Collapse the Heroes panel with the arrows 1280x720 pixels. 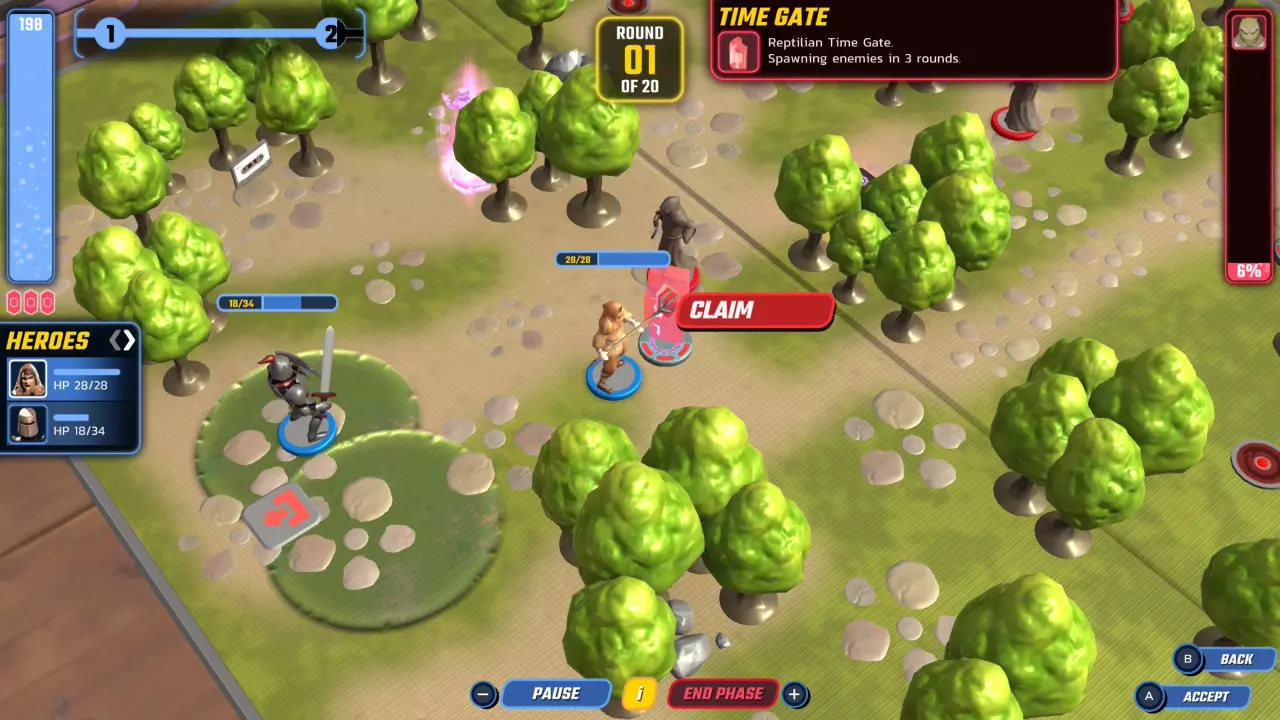[x=122, y=341]
